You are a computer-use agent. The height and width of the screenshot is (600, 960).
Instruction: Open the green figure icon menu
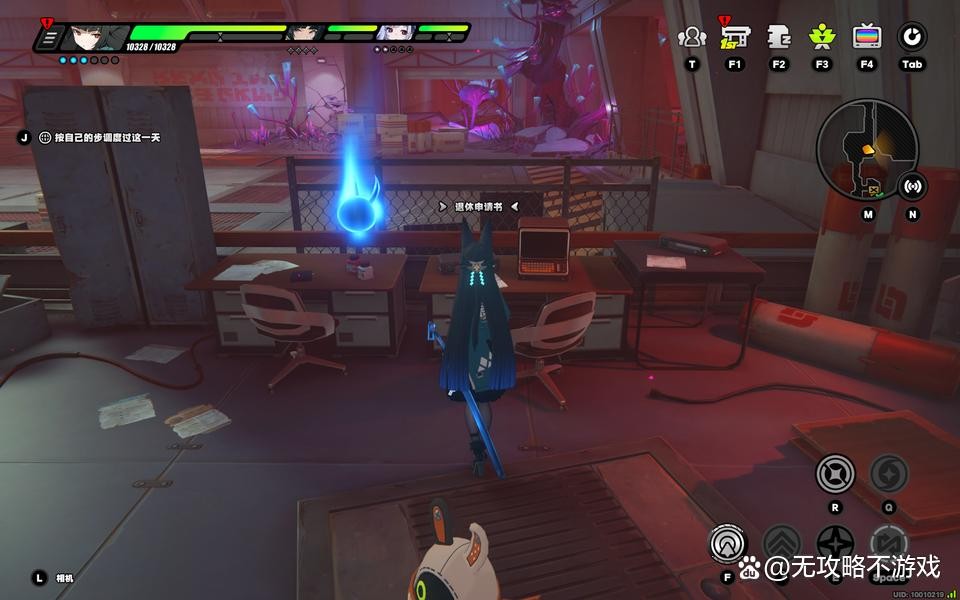[822, 38]
